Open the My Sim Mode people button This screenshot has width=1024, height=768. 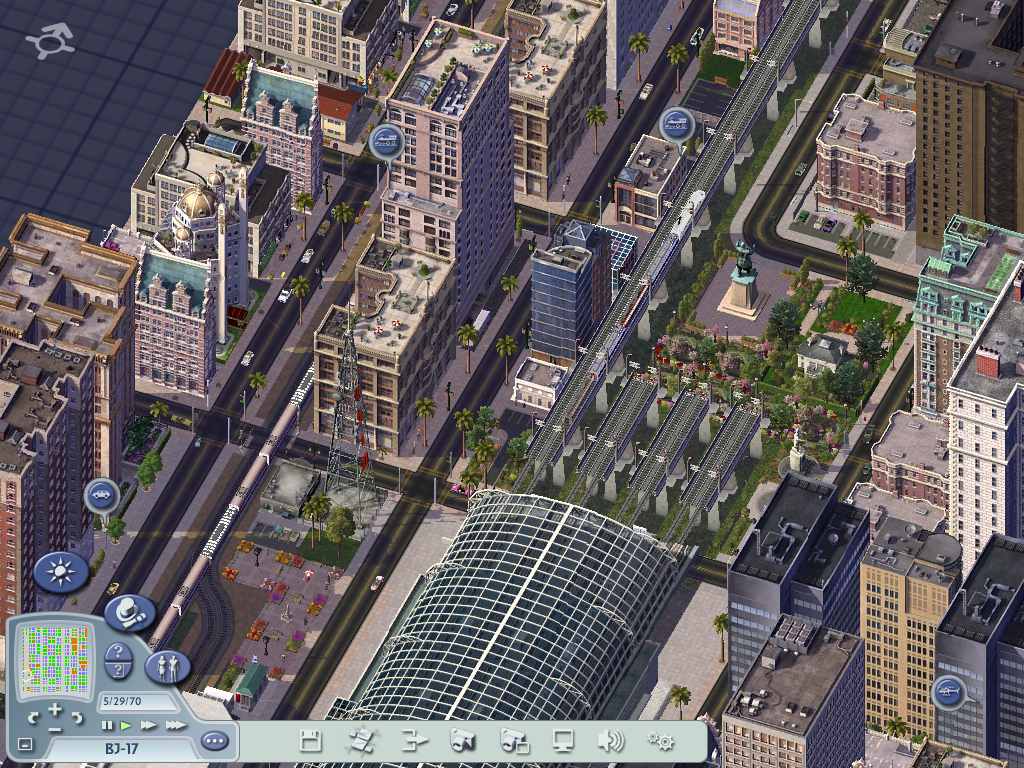pos(167,666)
